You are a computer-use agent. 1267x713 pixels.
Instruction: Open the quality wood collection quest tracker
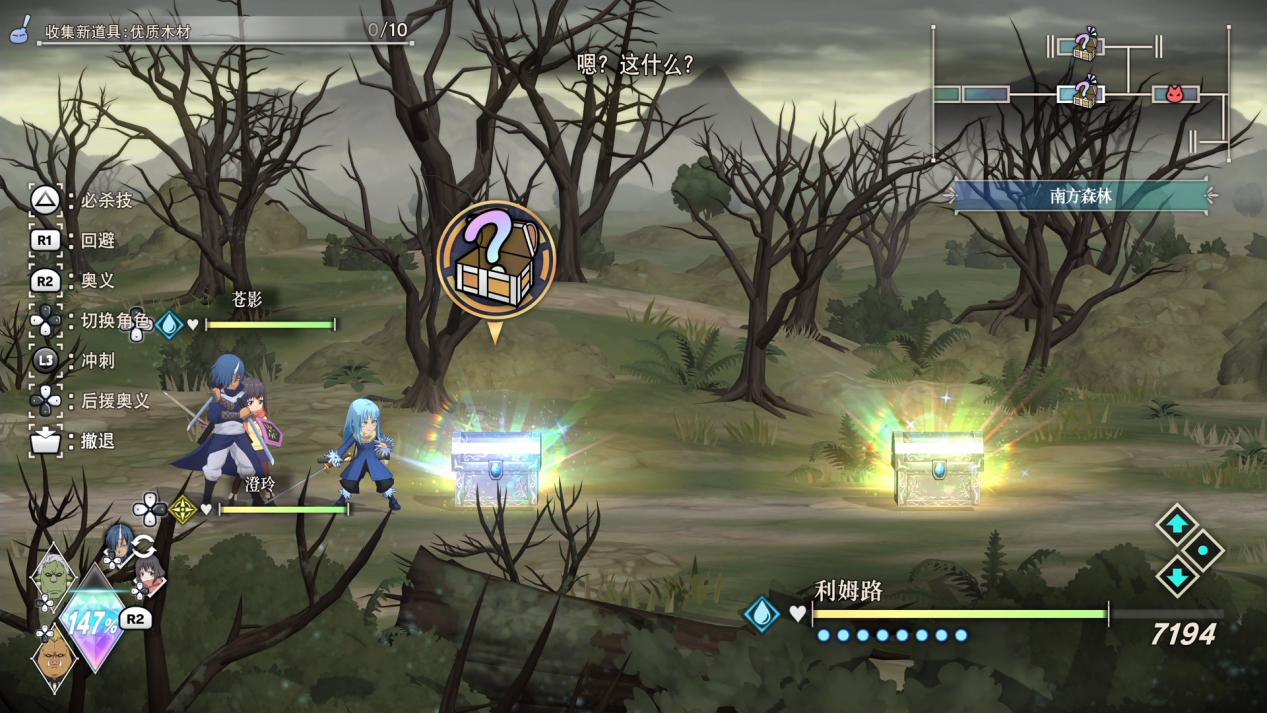(225, 31)
